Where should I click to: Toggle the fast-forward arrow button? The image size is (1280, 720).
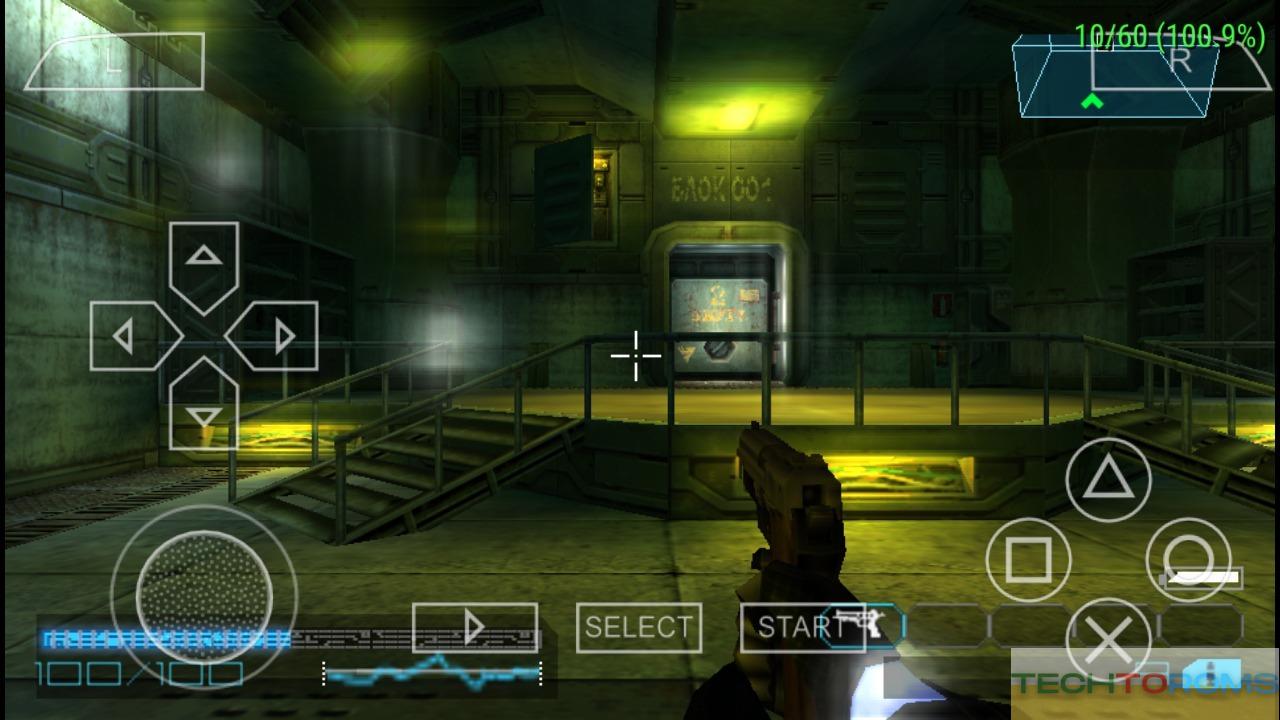point(474,628)
